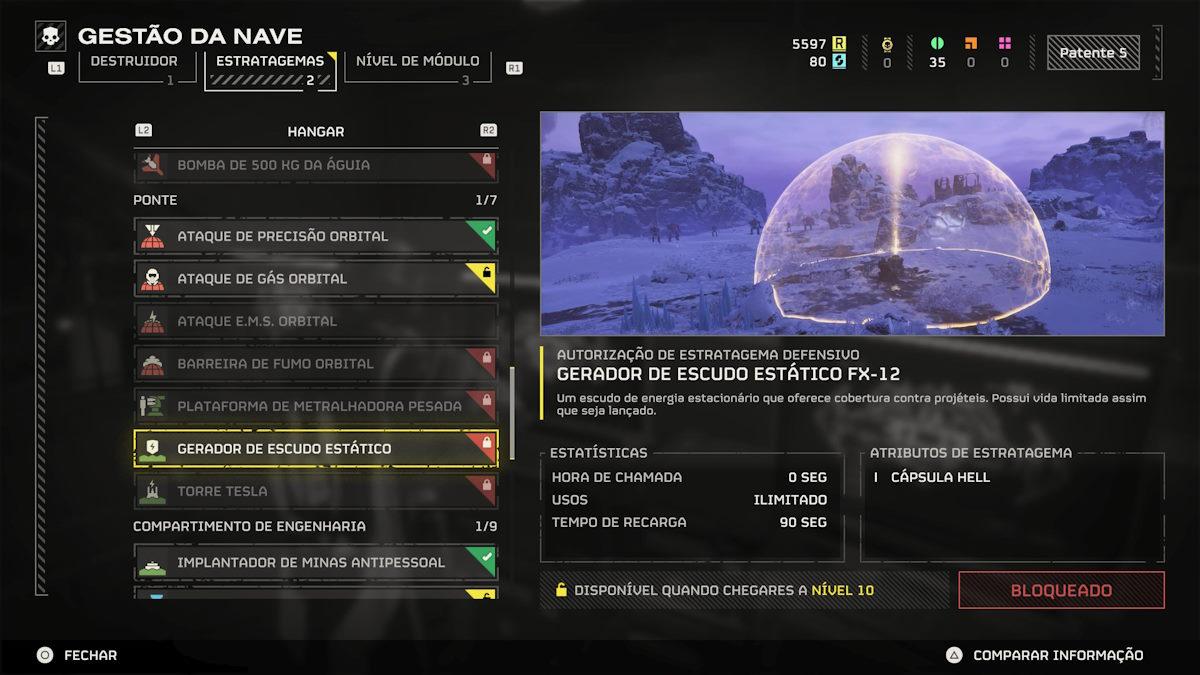Open the Estratagemas tab
The width and height of the screenshot is (1200, 675).
(x=270, y=62)
